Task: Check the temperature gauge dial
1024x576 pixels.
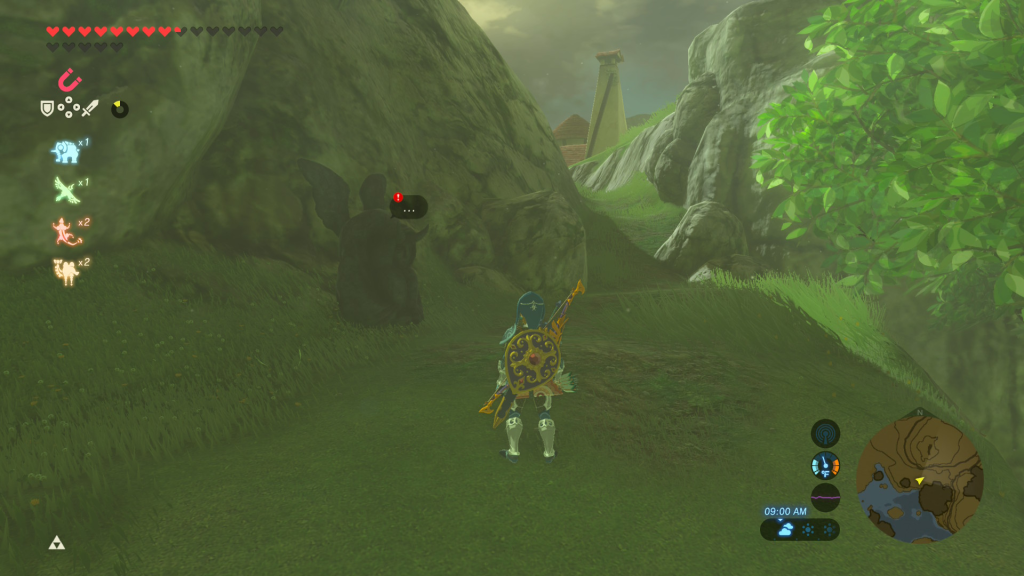Action: click(825, 465)
